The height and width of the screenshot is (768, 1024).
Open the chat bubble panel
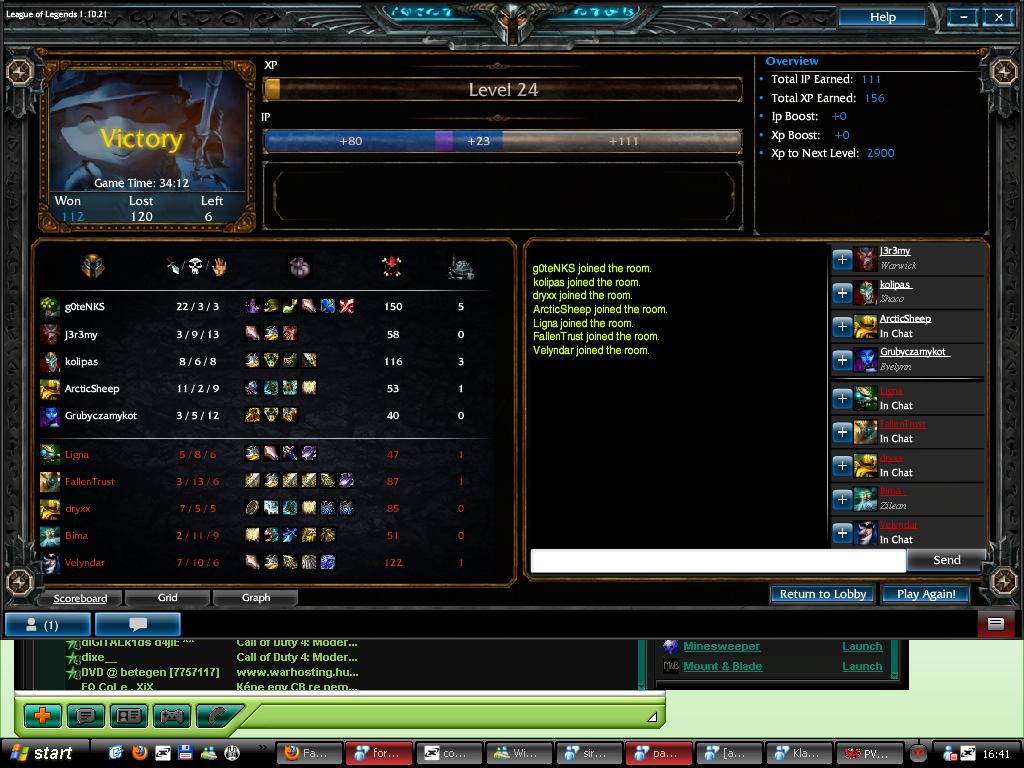[138, 625]
